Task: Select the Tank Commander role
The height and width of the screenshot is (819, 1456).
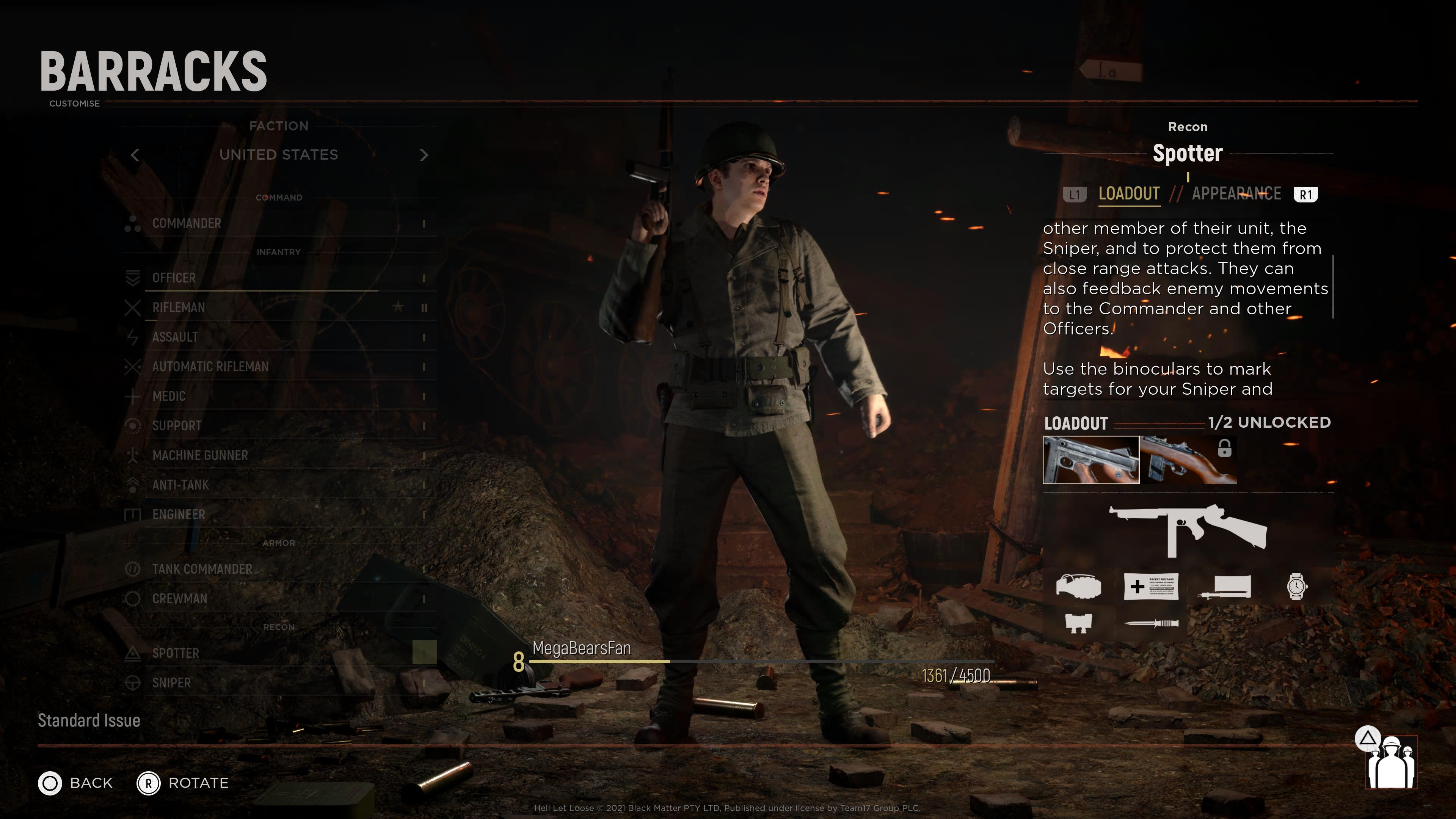Action: click(x=202, y=569)
